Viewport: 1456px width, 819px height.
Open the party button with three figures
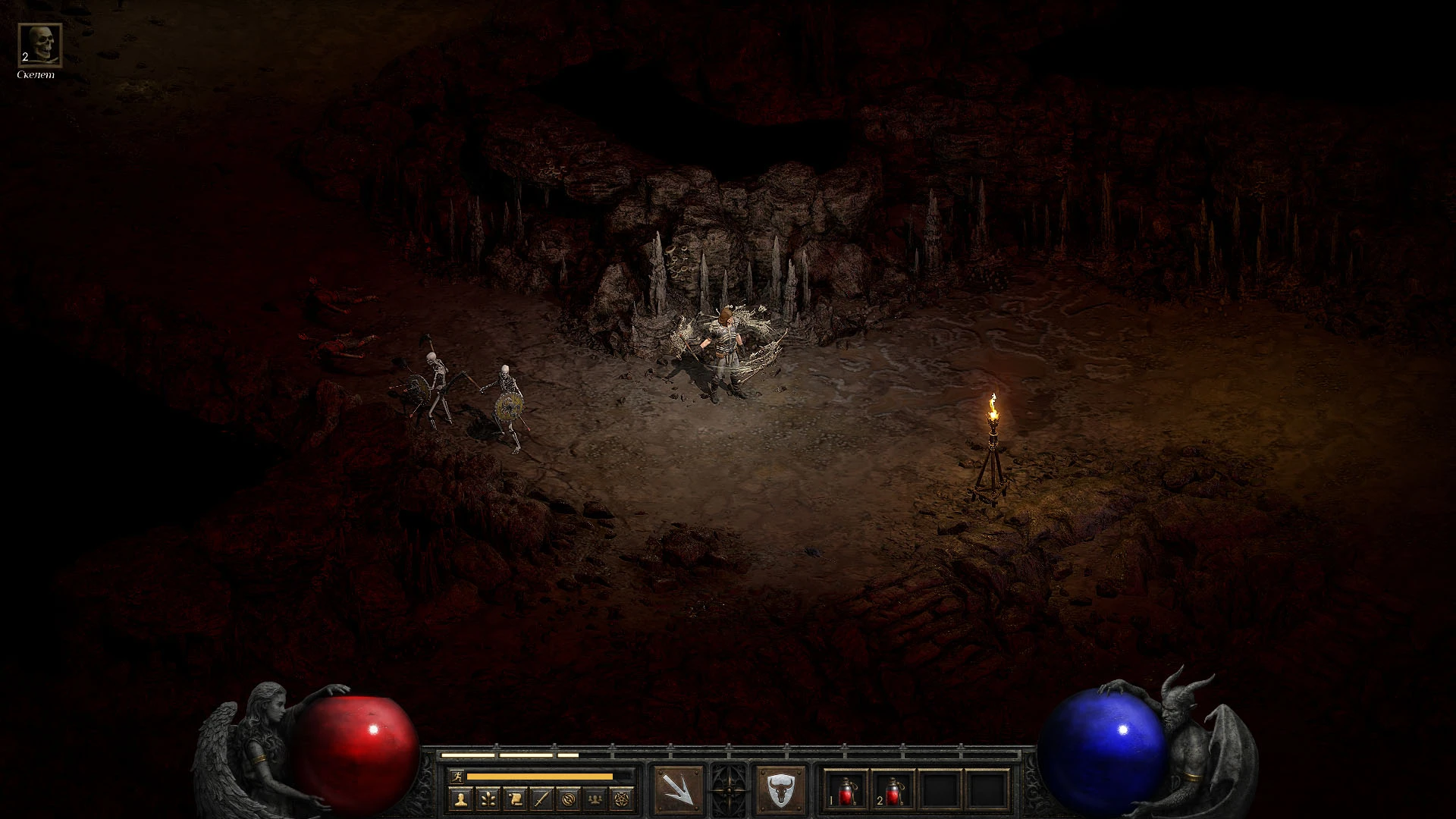tap(596, 798)
